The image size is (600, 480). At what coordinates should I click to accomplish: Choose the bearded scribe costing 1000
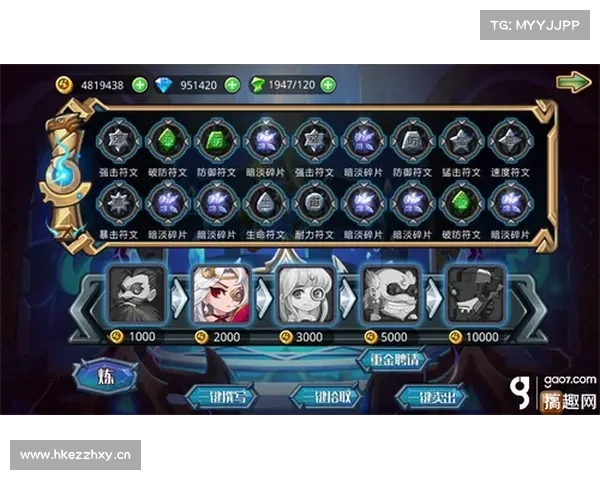137,294
